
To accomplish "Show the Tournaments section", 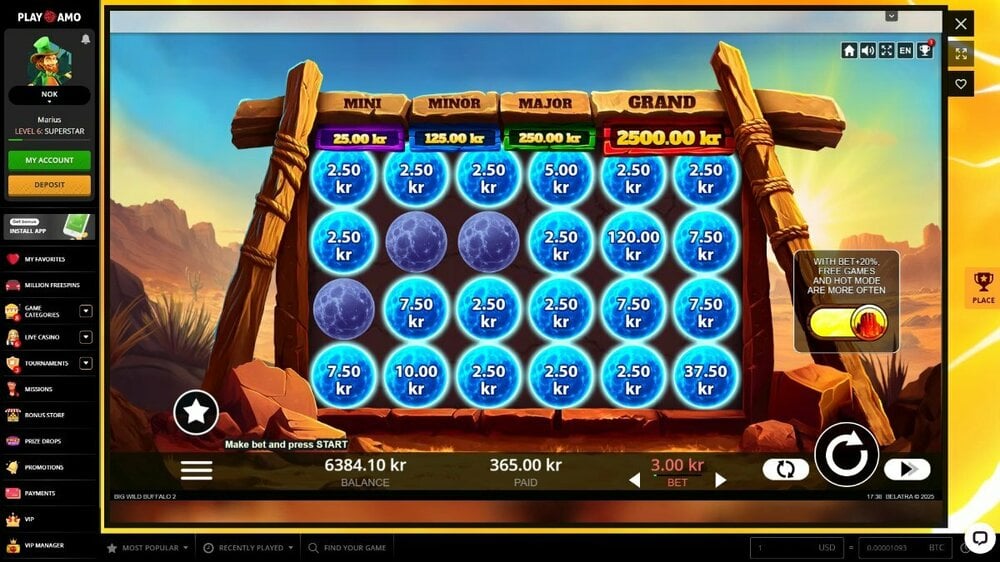I will click(x=47, y=363).
